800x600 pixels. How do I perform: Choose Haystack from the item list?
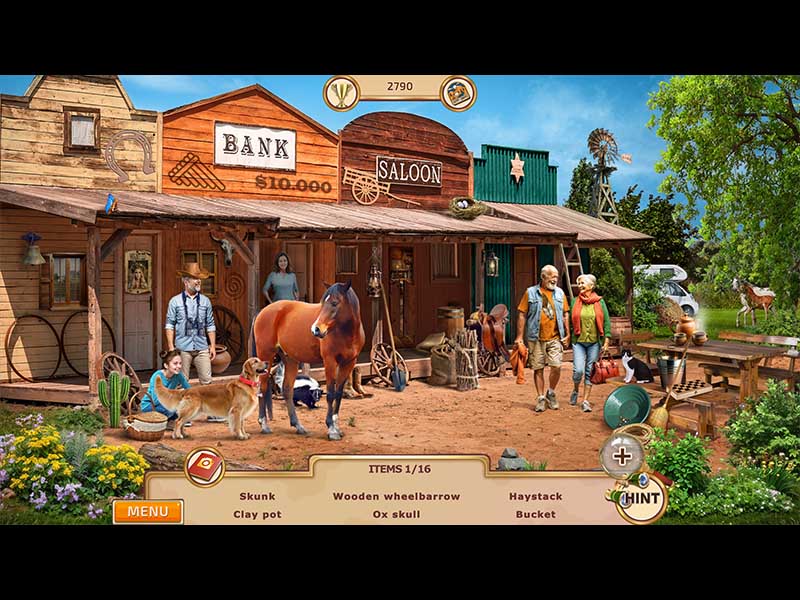point(535,496)
